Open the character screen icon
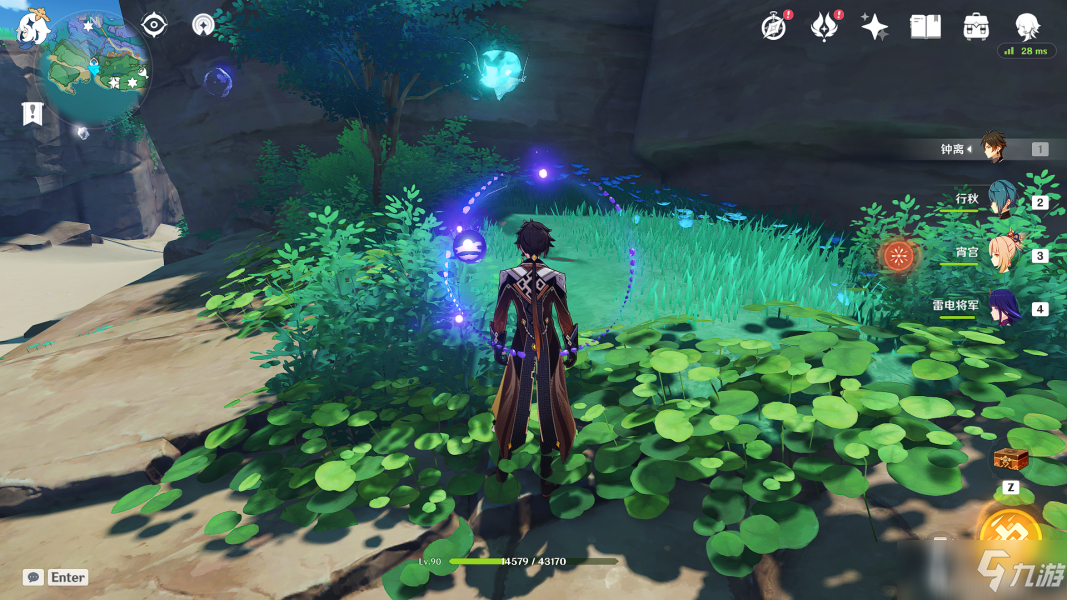The image size is (1067, 600). [1027, 26]
